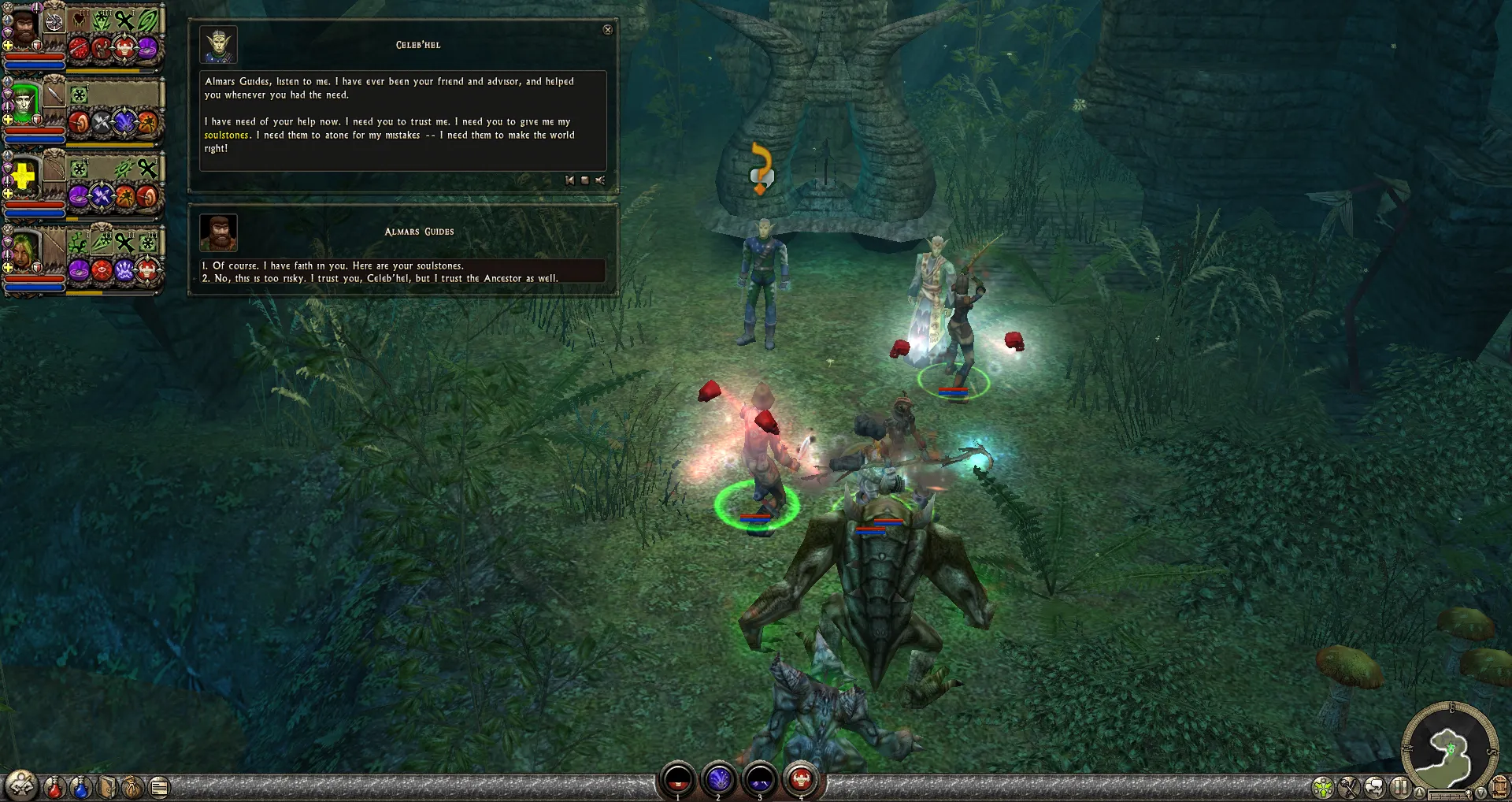Open the journal book icon
The width and height of the screenshot is (1512, 802).
(x=107, y=786)
